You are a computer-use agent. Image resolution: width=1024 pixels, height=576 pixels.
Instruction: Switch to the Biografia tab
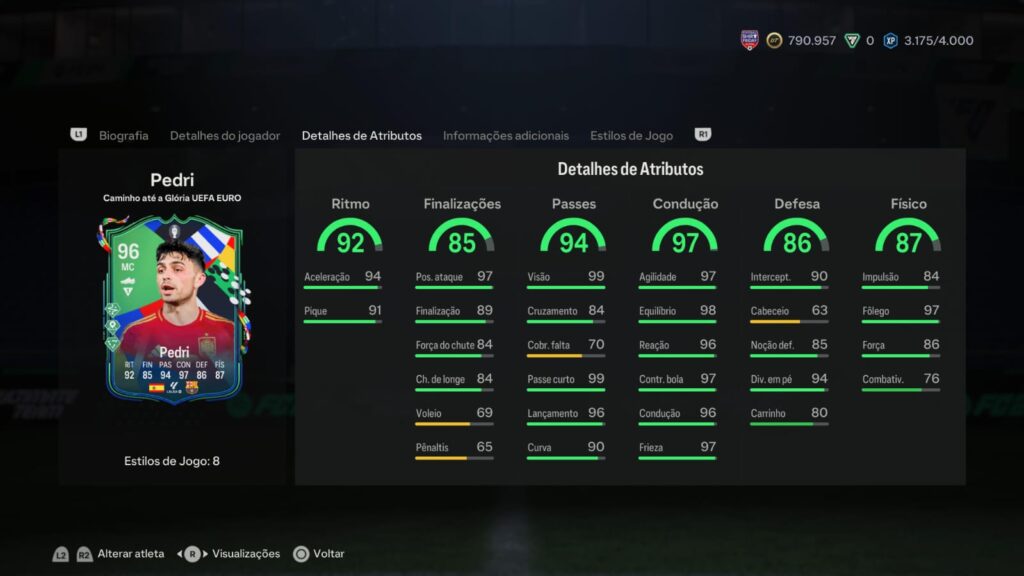coord(123,135)
